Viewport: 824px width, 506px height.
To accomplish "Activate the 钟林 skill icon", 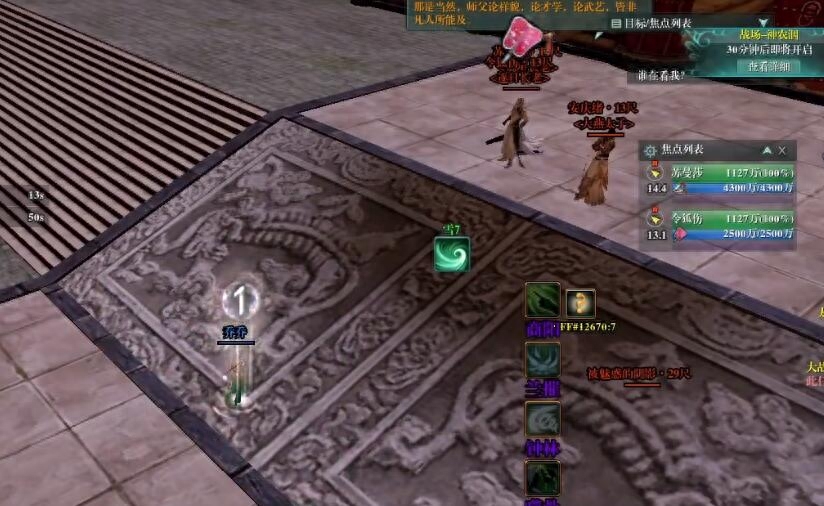I will click(543, 419).
